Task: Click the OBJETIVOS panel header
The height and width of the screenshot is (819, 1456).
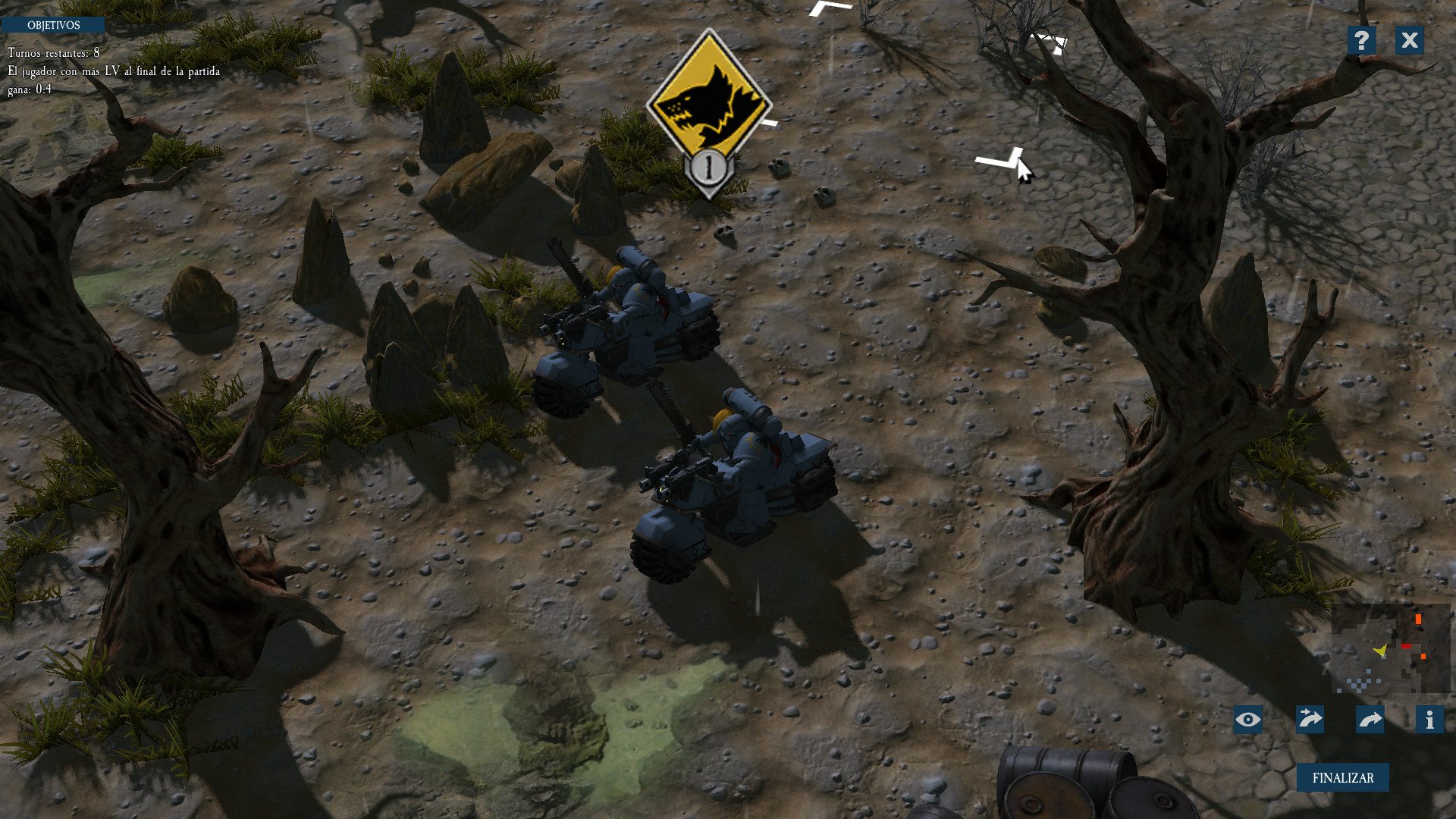Action: (x=55, y=24)
